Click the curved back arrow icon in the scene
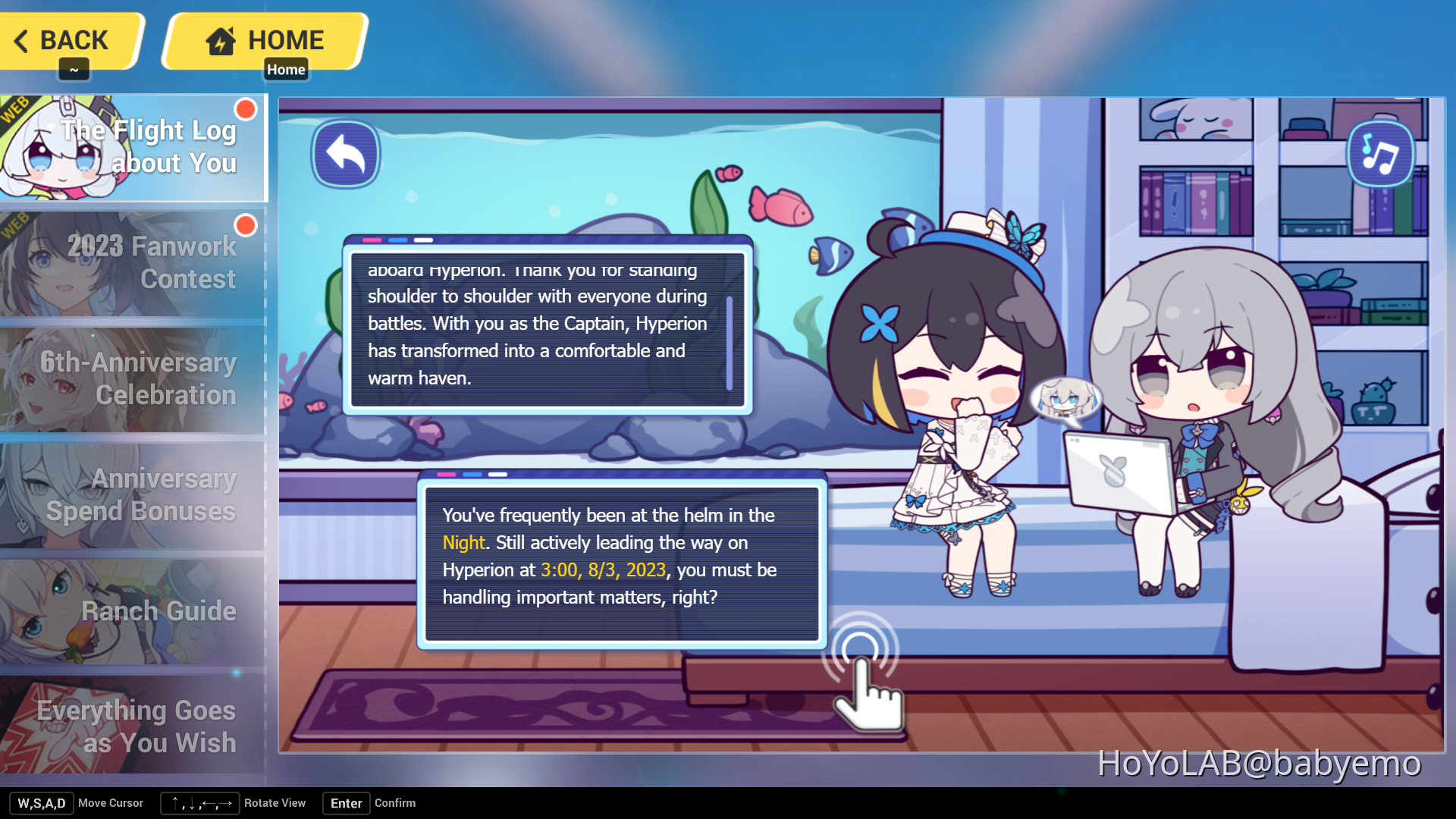Viewport: 1456px width, 819px height. coord(346,153)
